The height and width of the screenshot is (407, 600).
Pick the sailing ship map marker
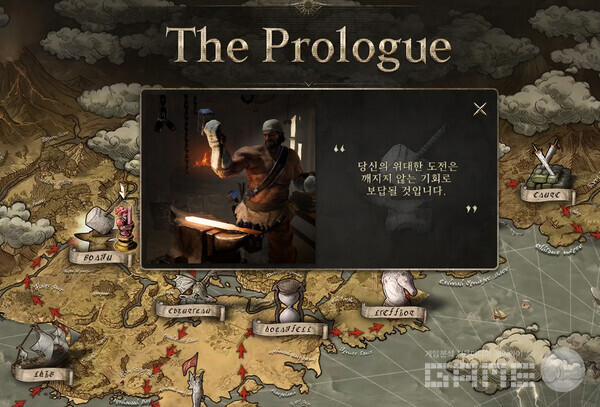point(43,345)
